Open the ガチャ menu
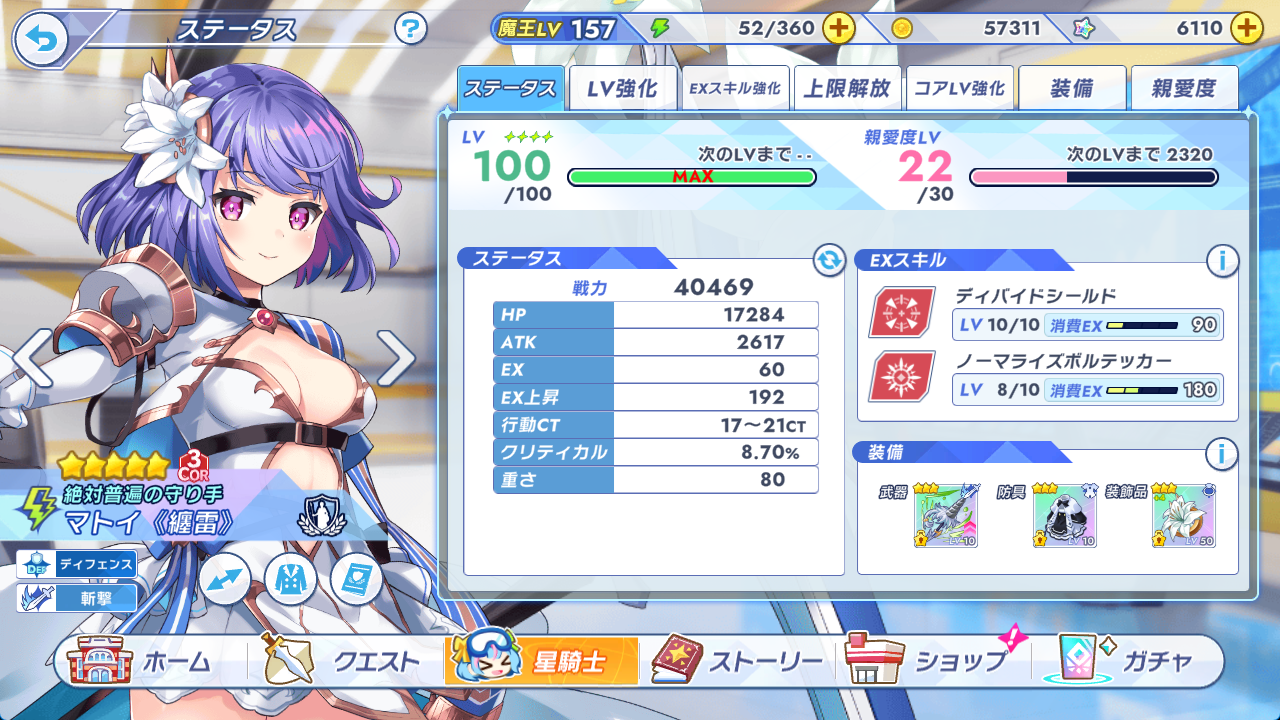 pos(1130,661)
